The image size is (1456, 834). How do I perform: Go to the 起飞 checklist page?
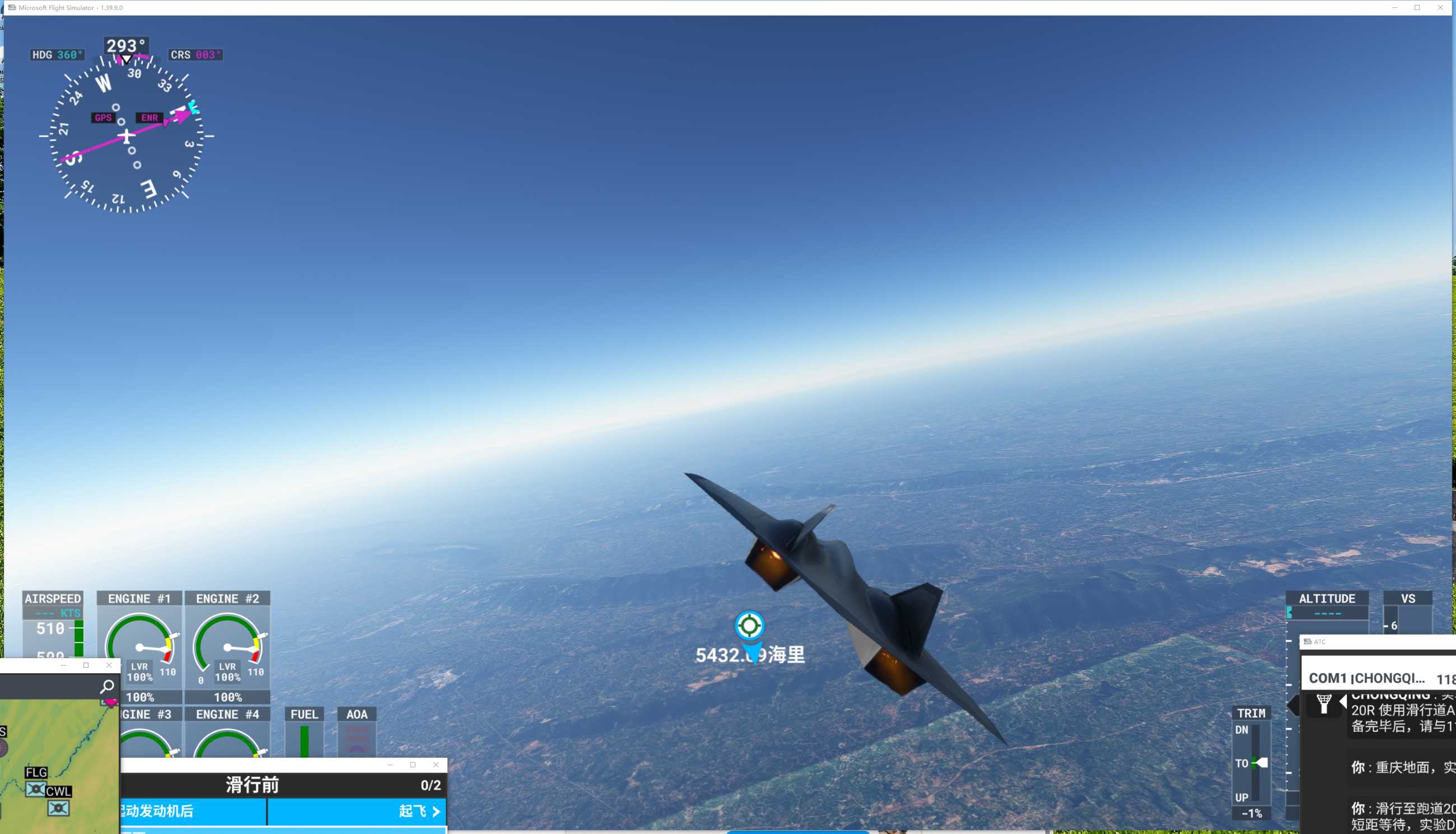coord(419,811)
